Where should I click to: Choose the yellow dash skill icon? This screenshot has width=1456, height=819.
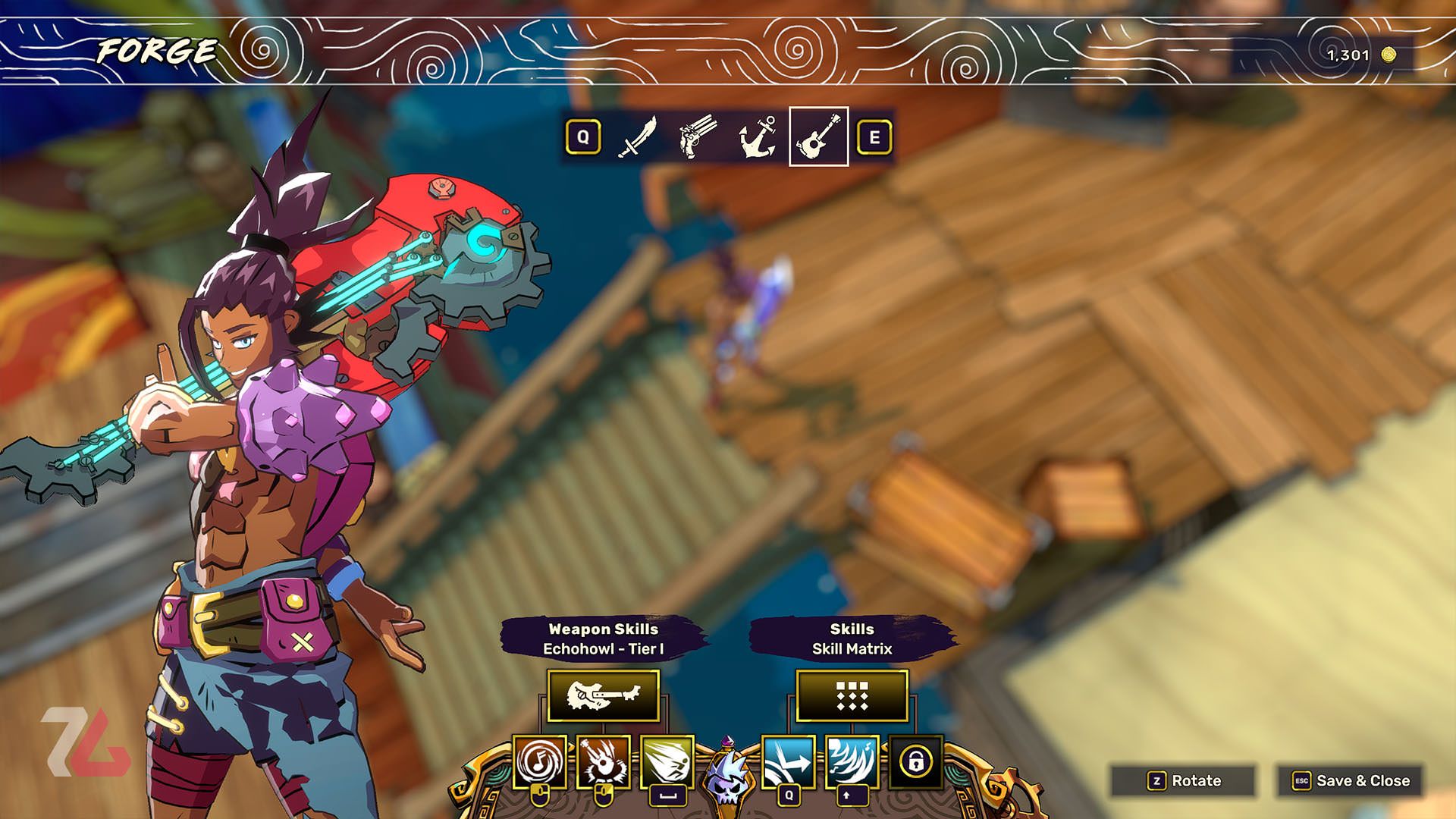667,761
